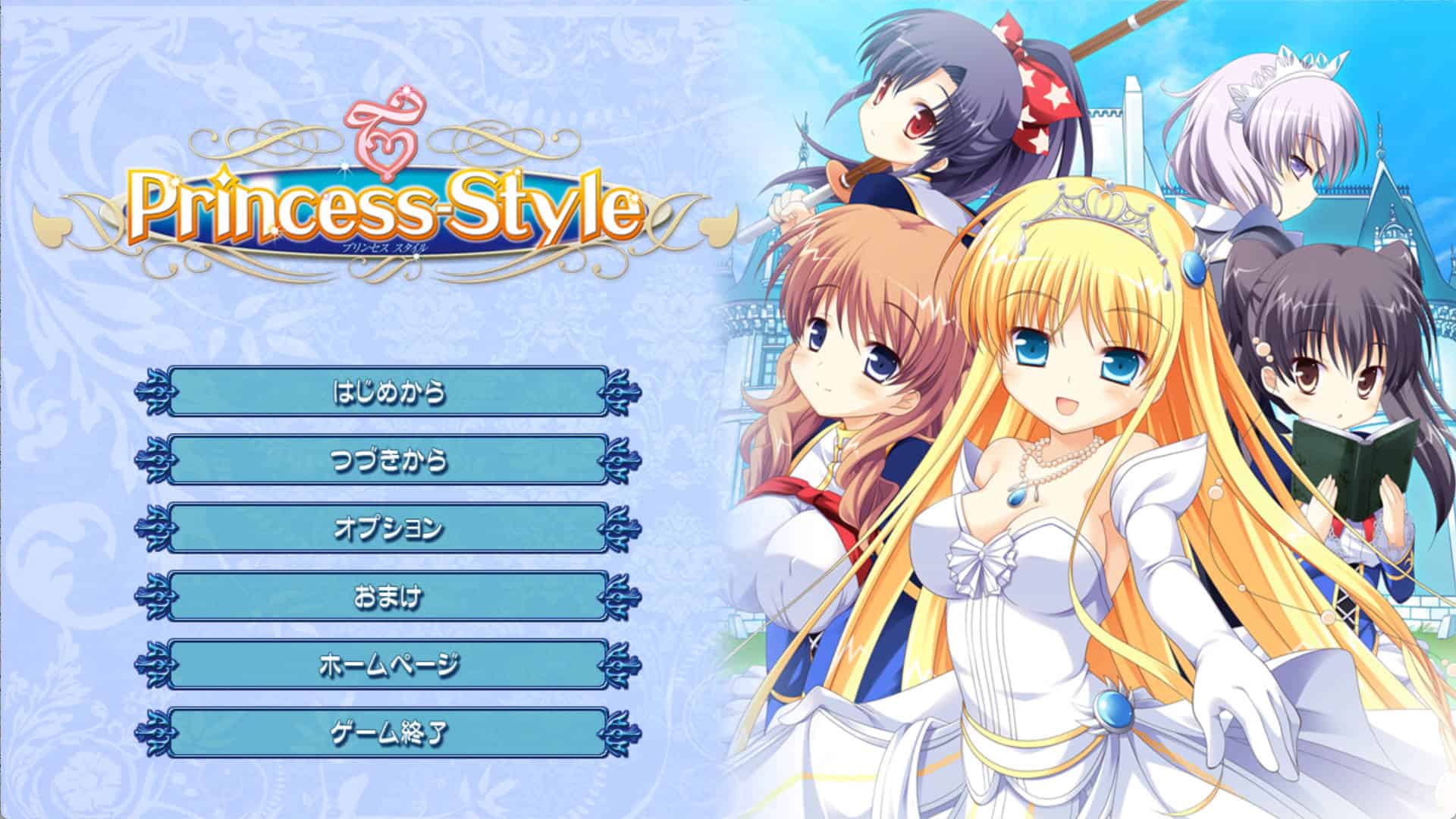Start a new game with はじめから
1456x819 pixels.
coord(388,391)
